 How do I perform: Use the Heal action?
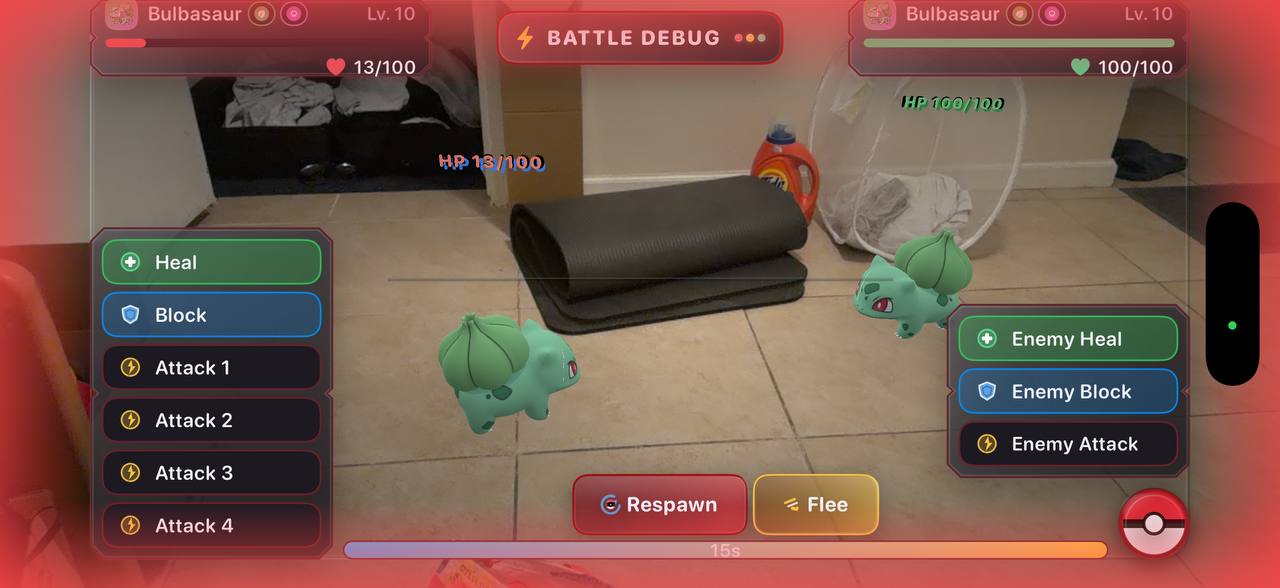click(x=211, y=262)
